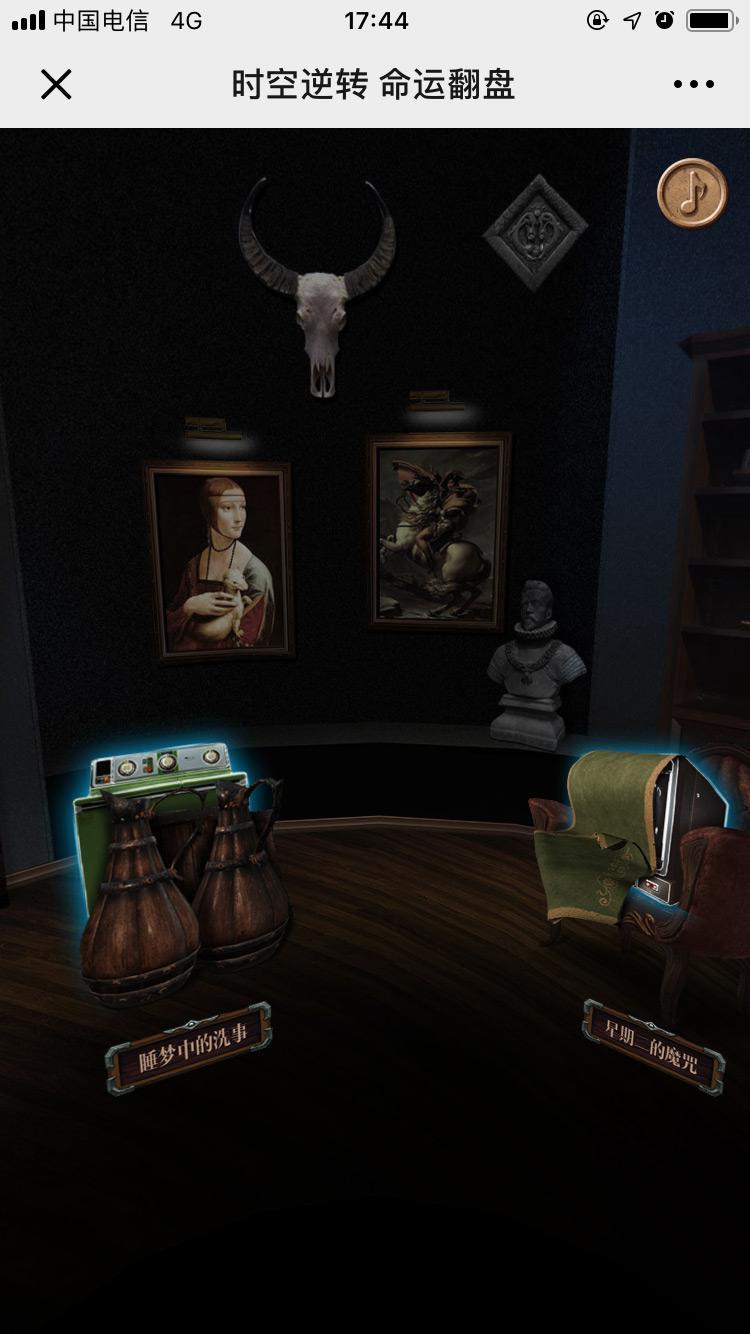Open the 星期二的魔咒 story plaque
The width and height of the screenshot is (750, 1334).
click(654, 1046)
